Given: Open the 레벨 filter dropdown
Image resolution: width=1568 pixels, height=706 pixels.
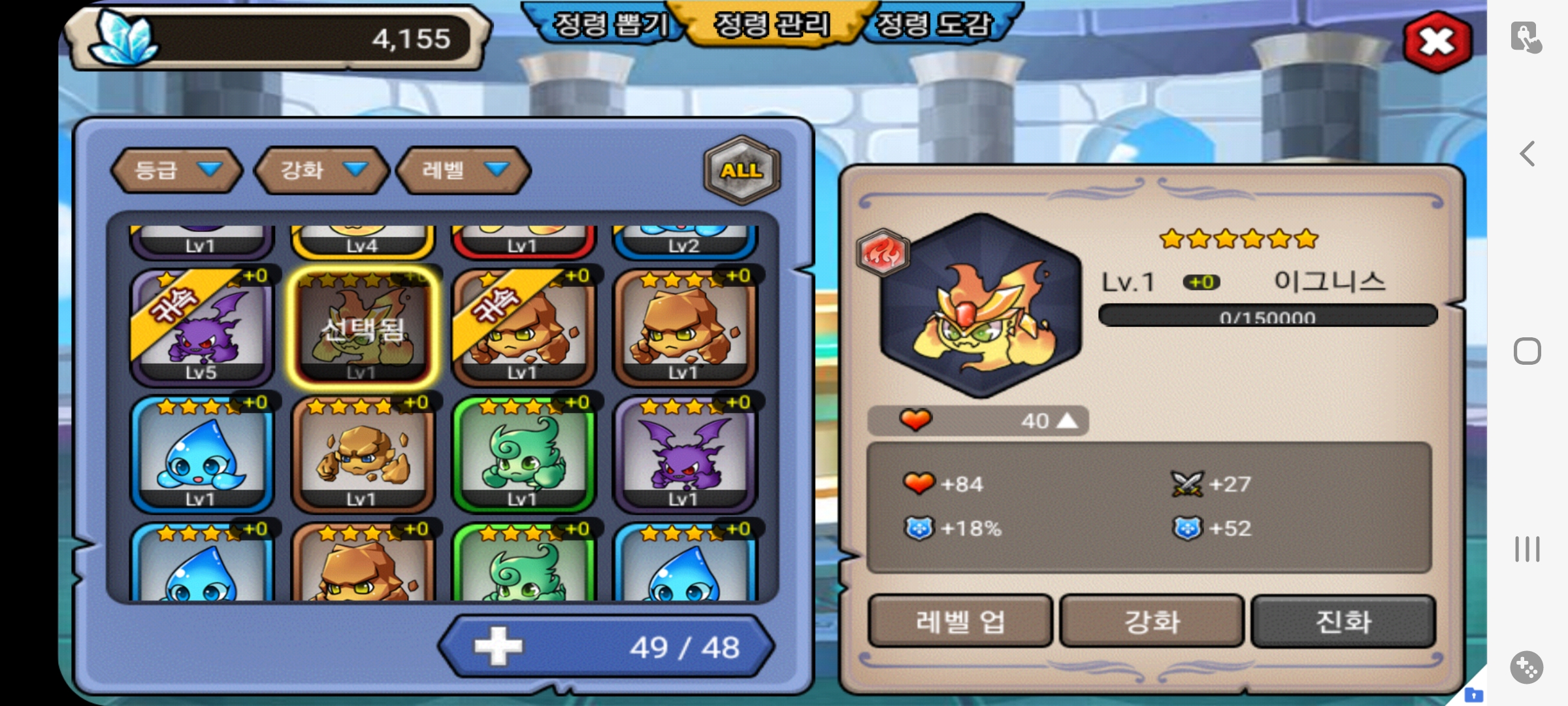Looking at the screenshot, I should (x=464, y=170).
